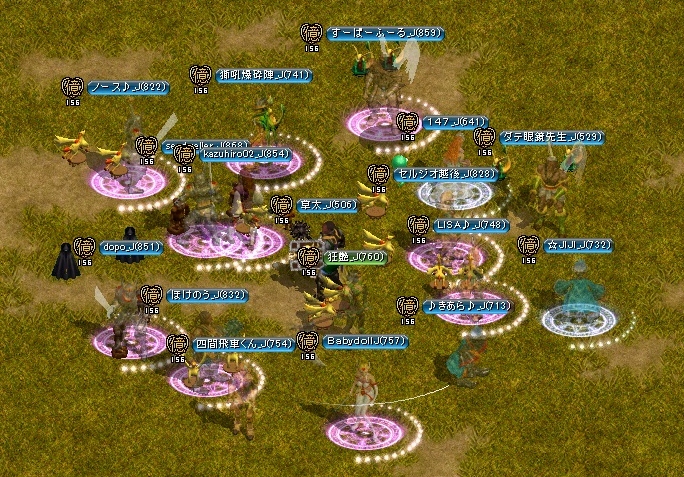Select the セルジオ越後 player nameplate
Screen dimensions: 684x477
point(444,174)
